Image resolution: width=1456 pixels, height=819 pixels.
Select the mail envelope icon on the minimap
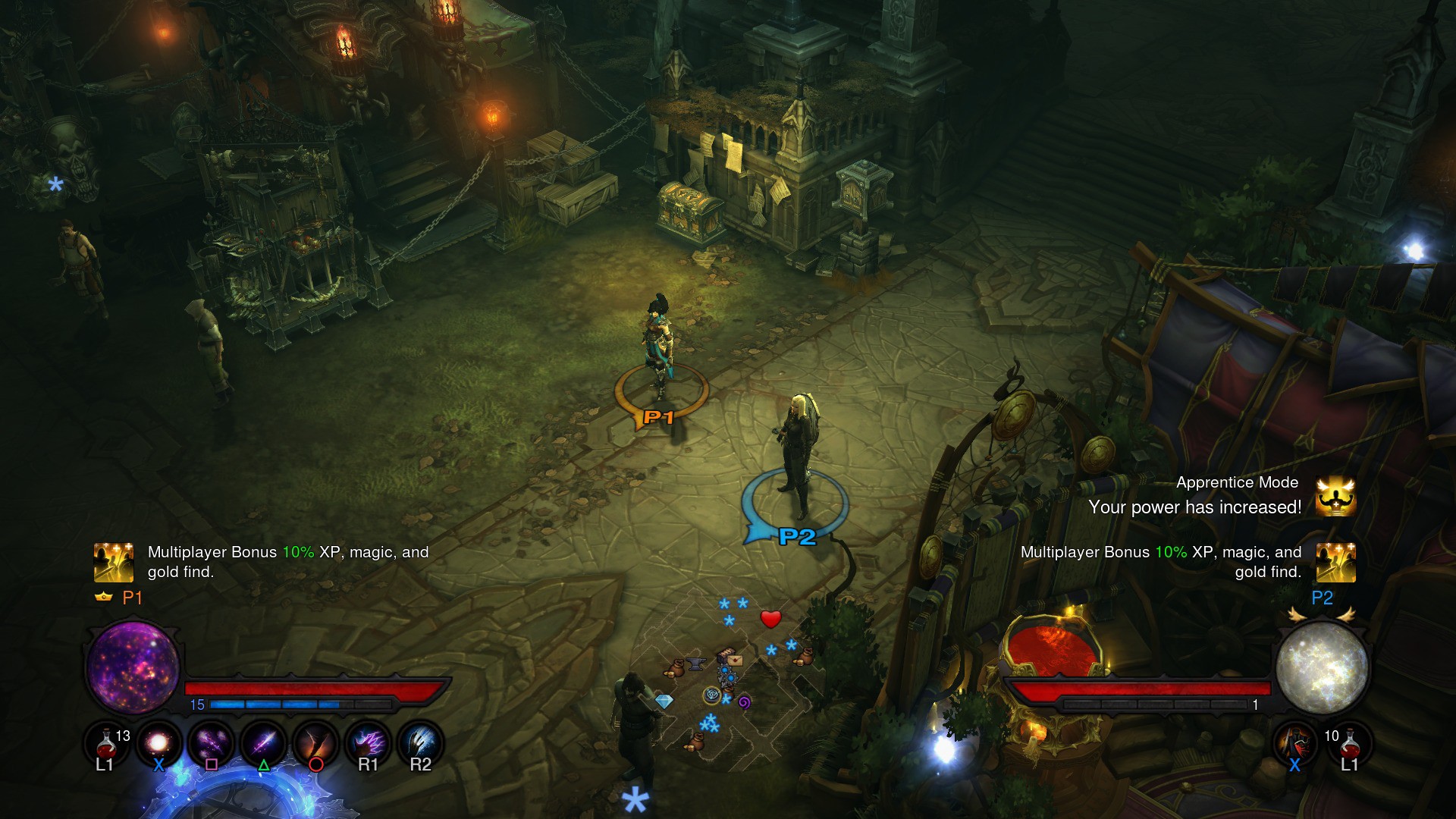click(x=735, y=660)
